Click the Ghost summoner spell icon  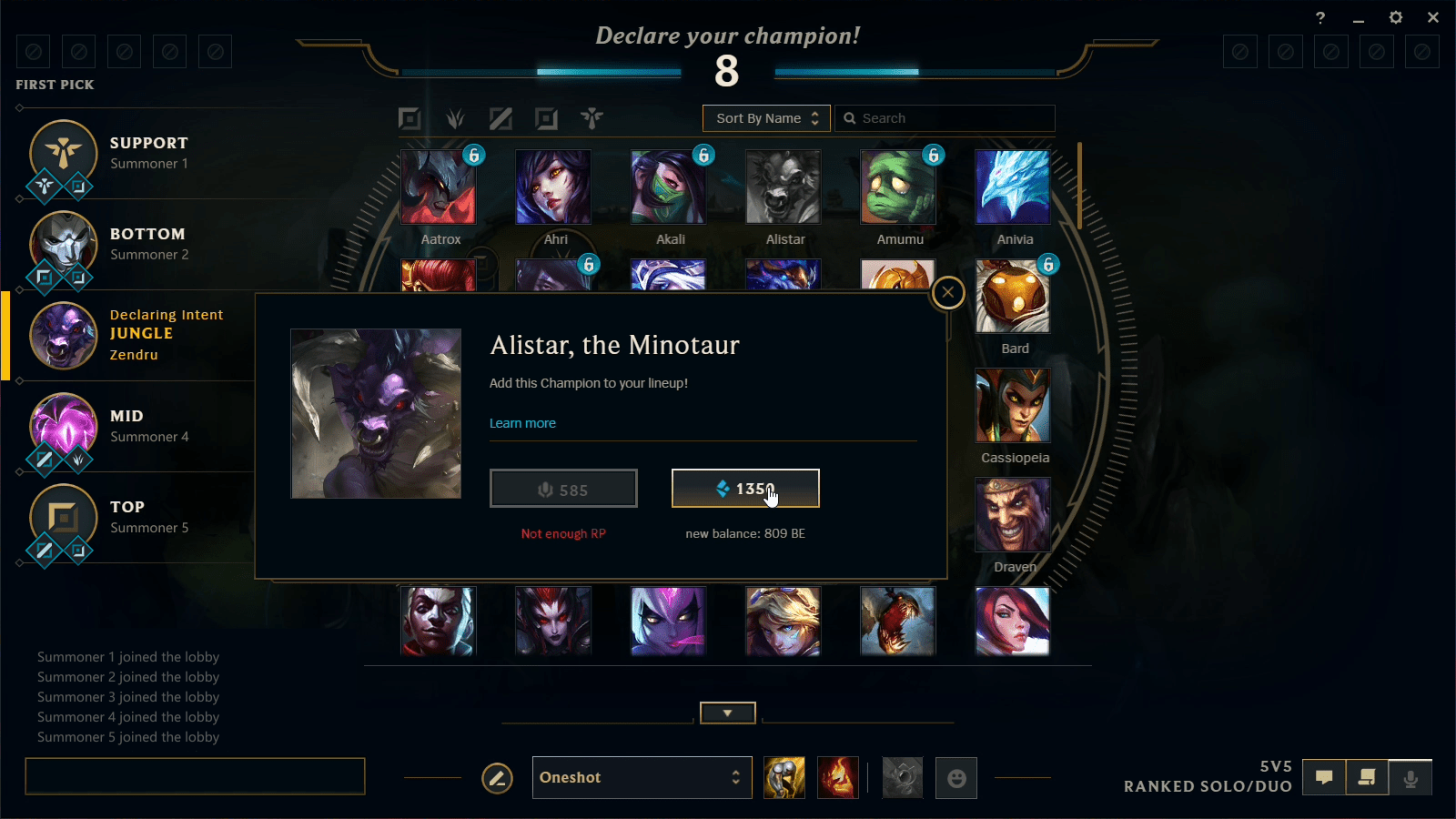(784, 778)
